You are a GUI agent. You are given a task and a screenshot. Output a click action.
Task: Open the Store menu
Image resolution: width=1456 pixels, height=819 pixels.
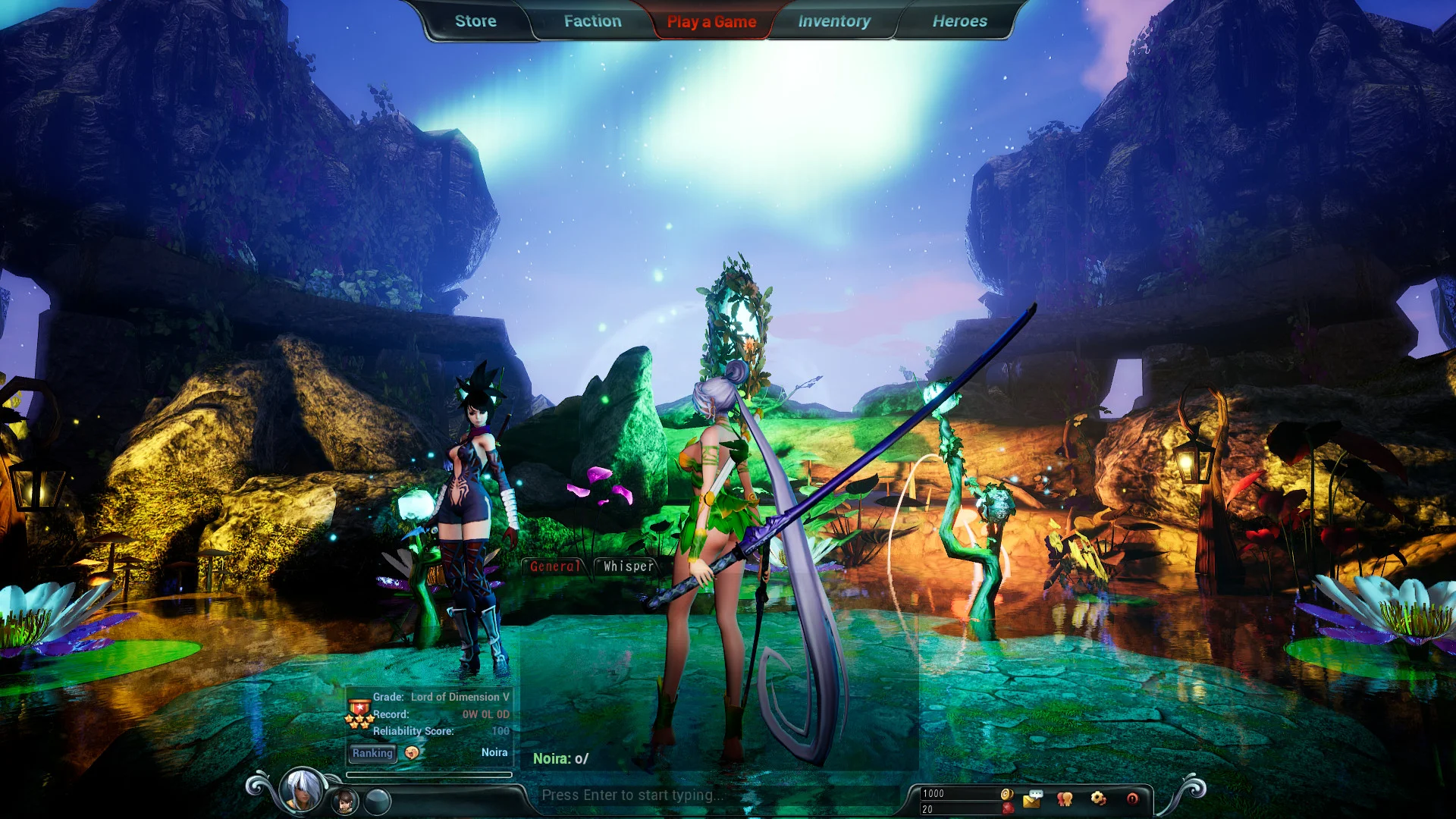pos(475,20)
